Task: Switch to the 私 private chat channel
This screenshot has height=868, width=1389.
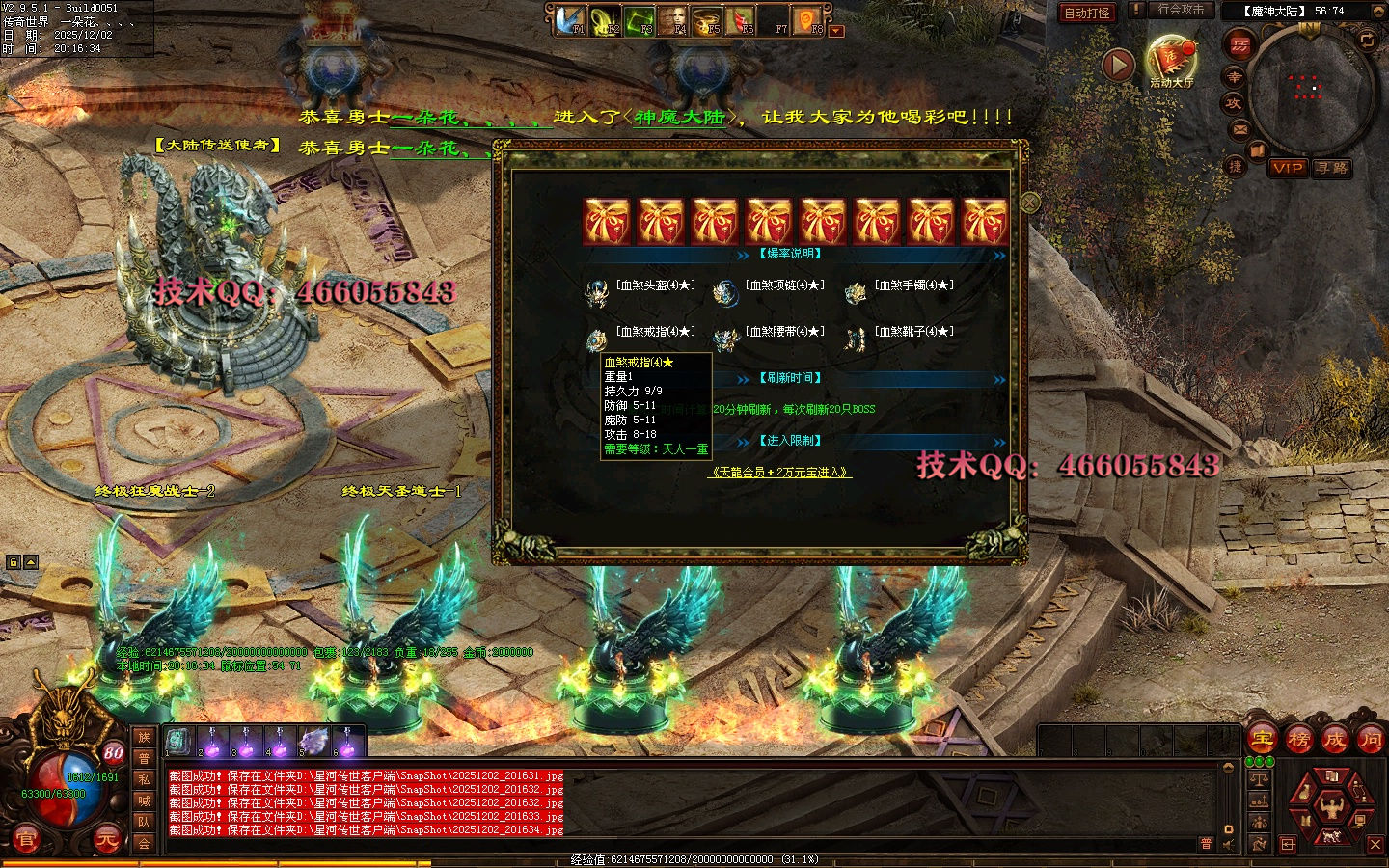Action: (144, 779)
